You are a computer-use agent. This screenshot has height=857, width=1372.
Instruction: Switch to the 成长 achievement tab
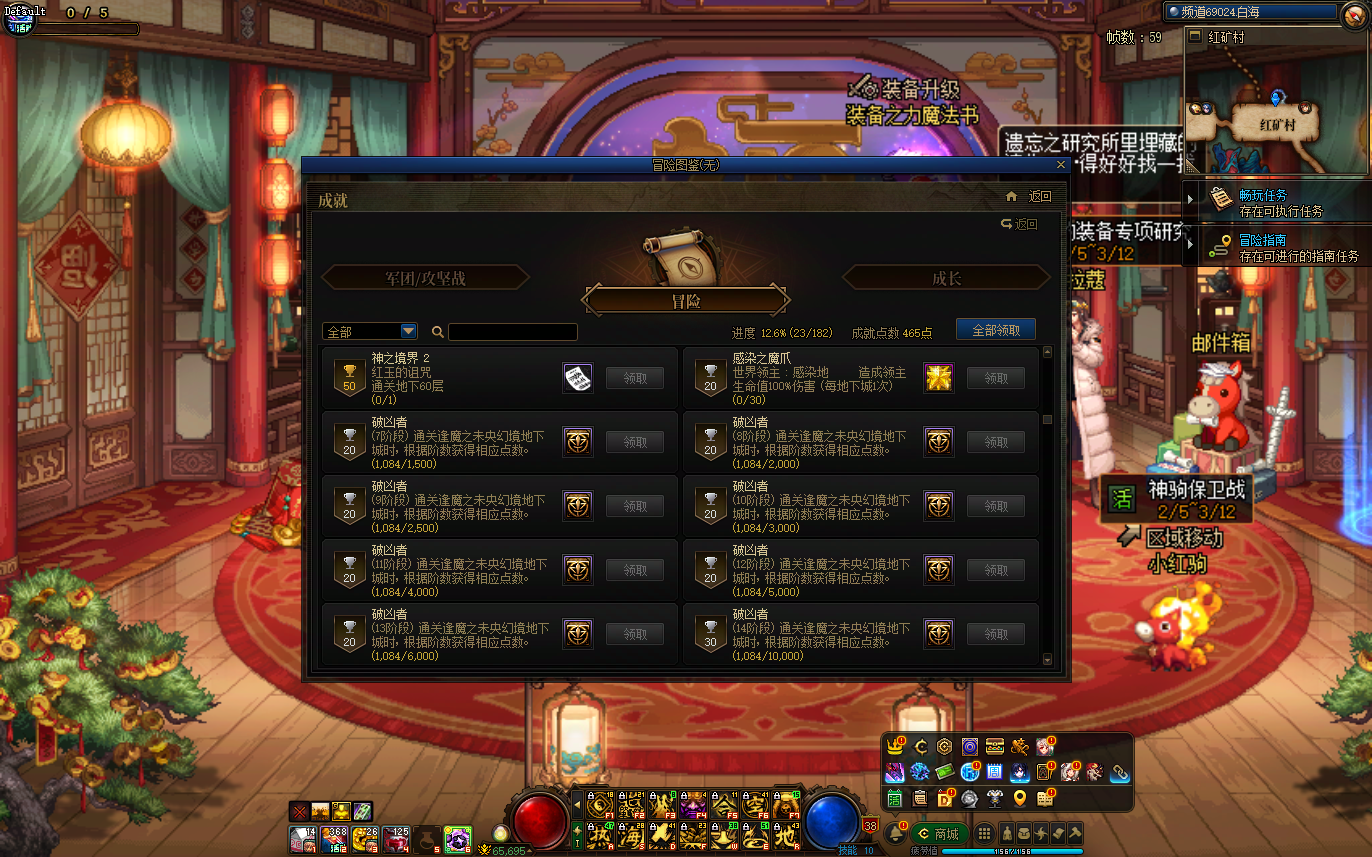(946, 278)
